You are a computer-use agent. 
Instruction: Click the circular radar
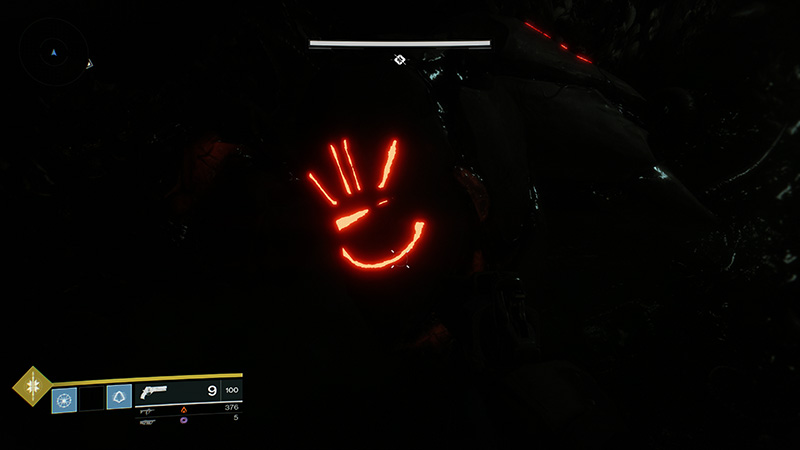[x=54, y=51]
